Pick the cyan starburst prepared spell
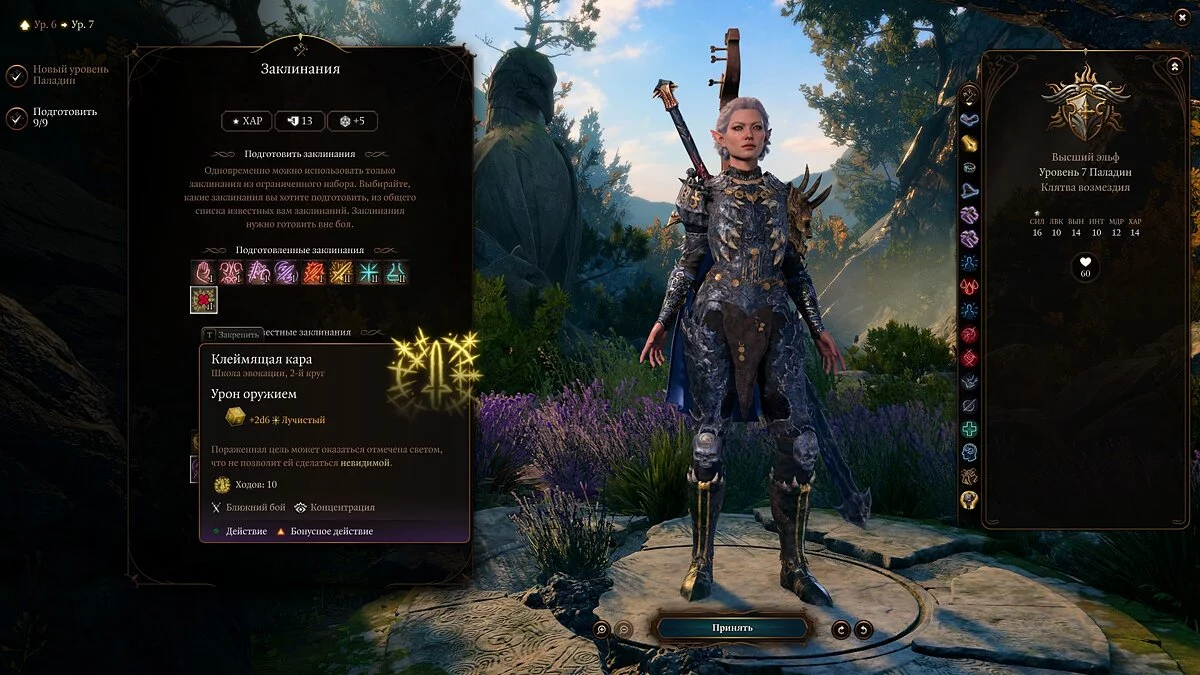1200x675 pixels. click(x=369, y=272)
